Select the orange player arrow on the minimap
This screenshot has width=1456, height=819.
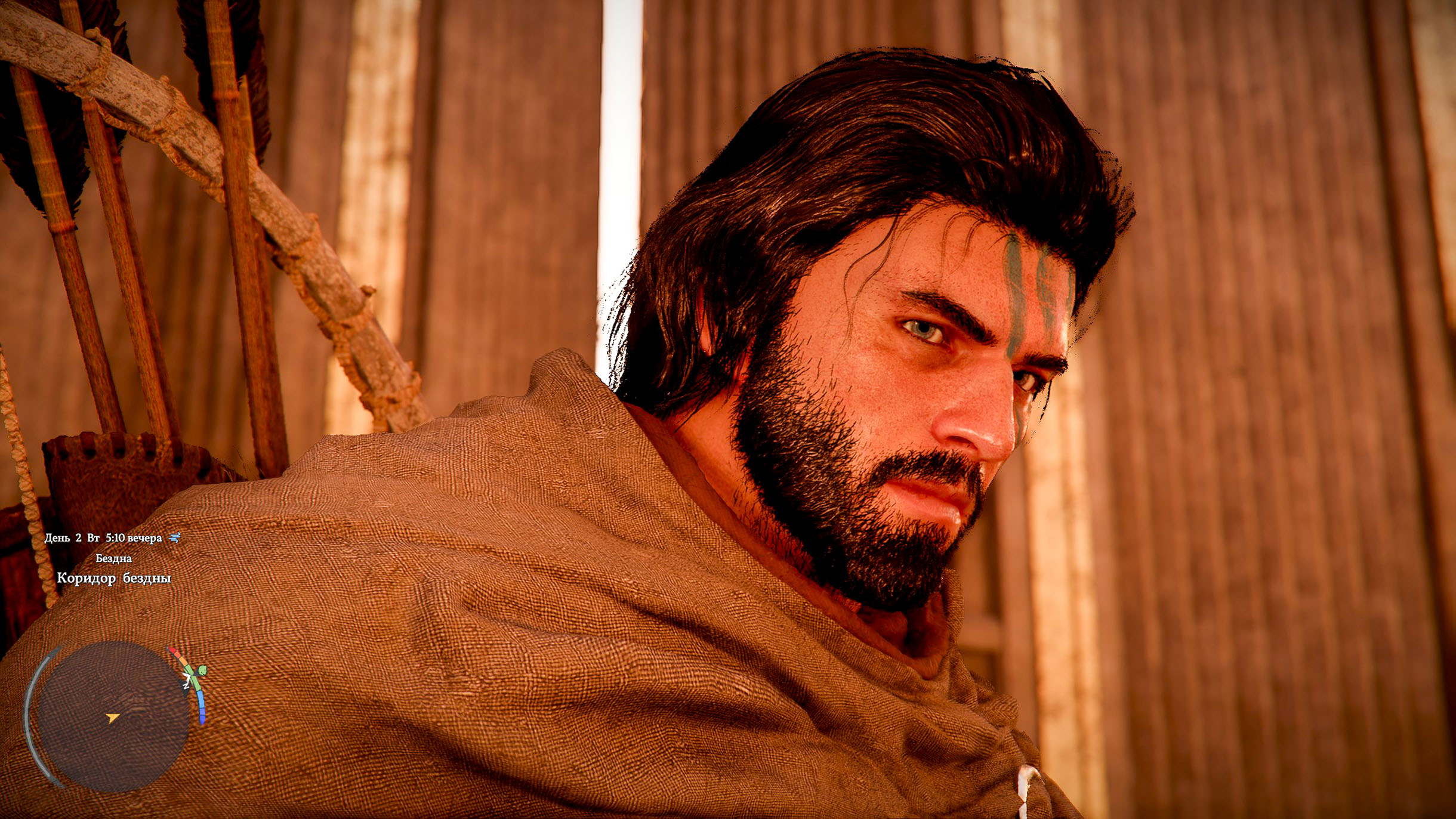tap(112, 718)
